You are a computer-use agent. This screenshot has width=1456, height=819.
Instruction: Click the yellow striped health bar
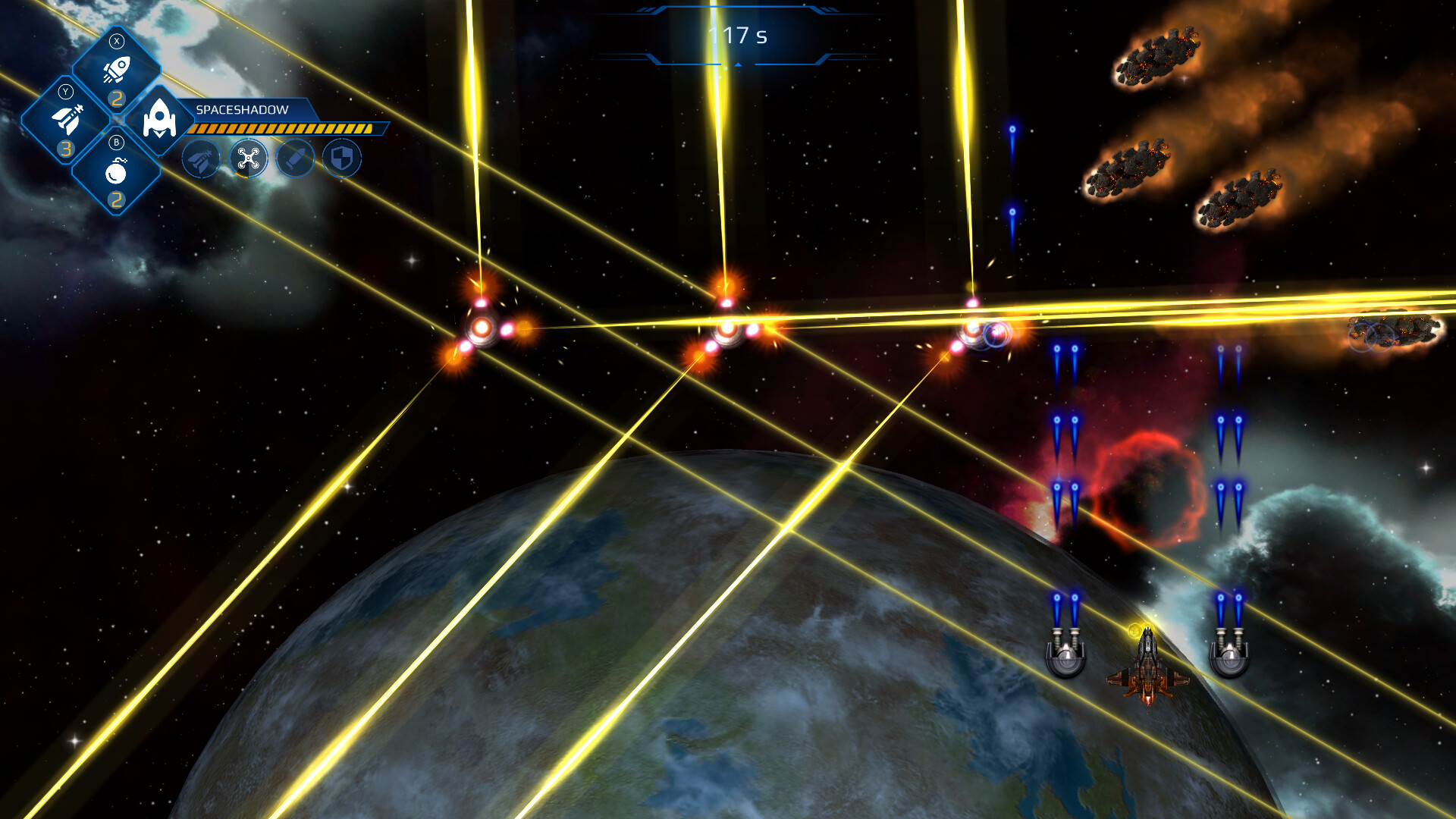(287, 128)
